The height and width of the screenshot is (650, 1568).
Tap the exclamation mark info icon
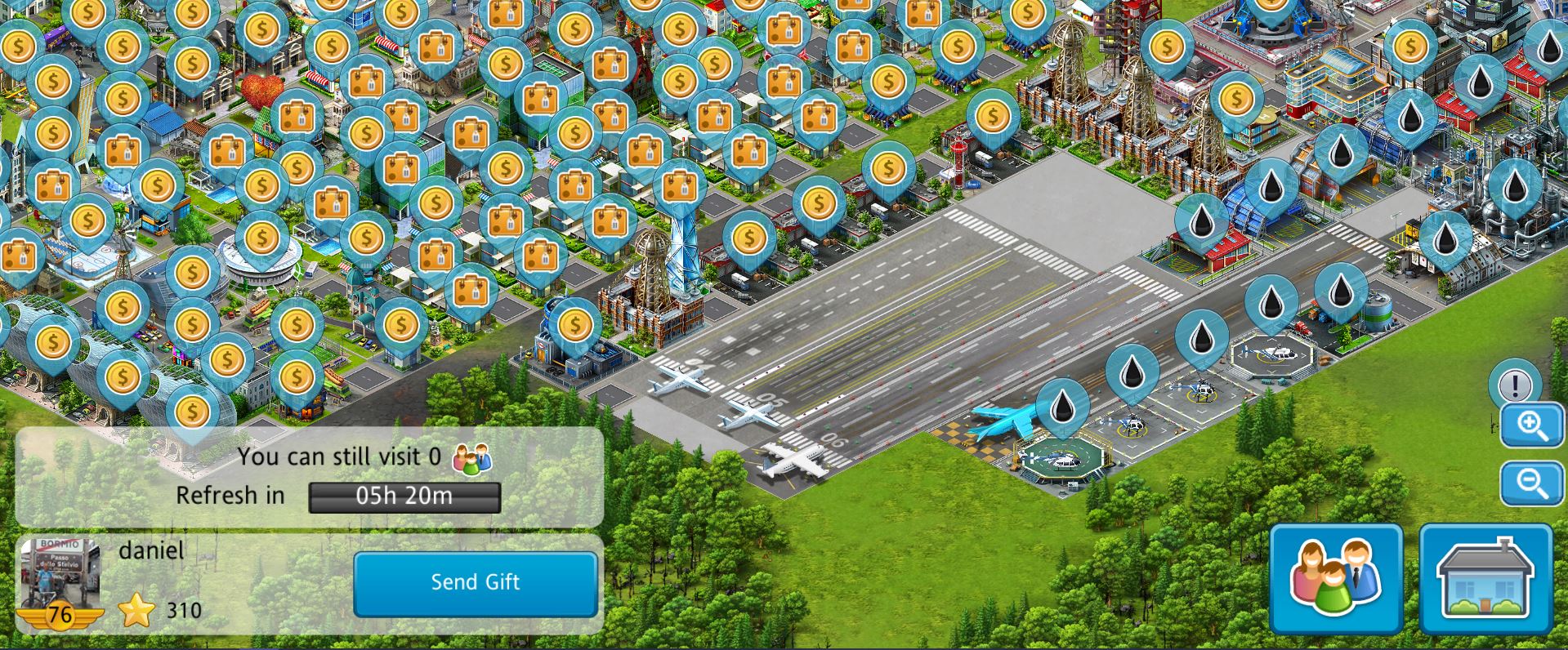[1514, 385]
